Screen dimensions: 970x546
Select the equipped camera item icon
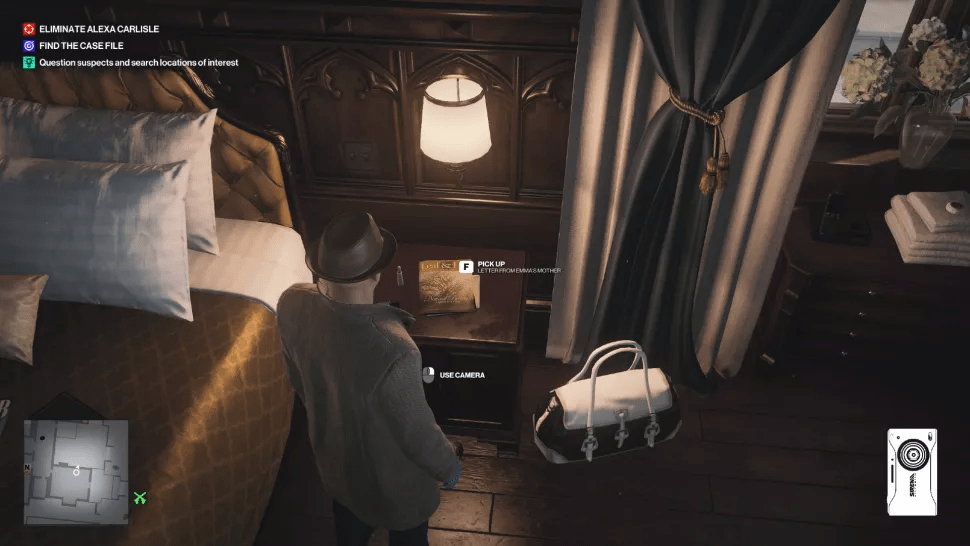[x=911, y=472]
